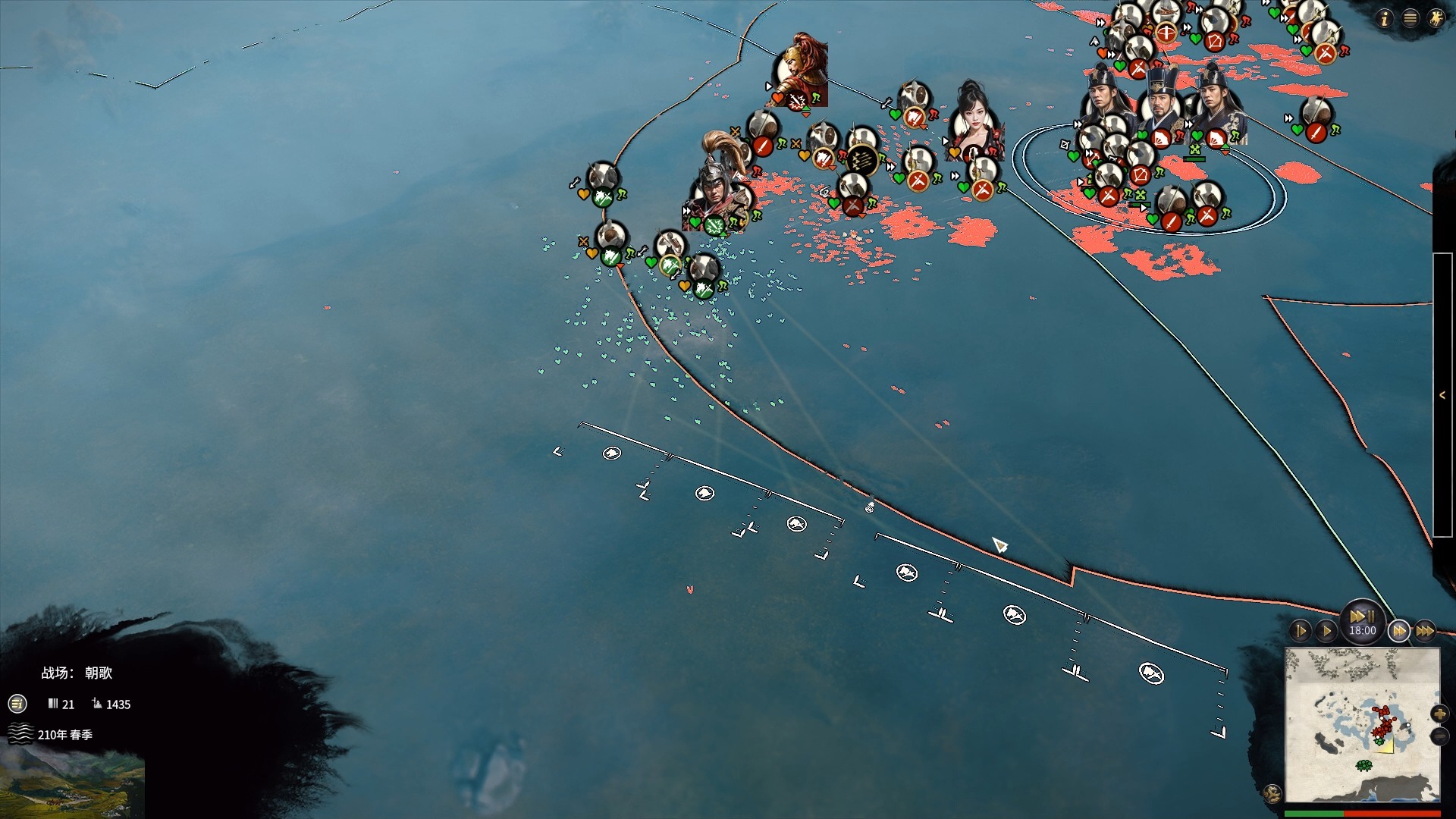
Task: Select double fast-forward speed
Action: (1399, 631)
